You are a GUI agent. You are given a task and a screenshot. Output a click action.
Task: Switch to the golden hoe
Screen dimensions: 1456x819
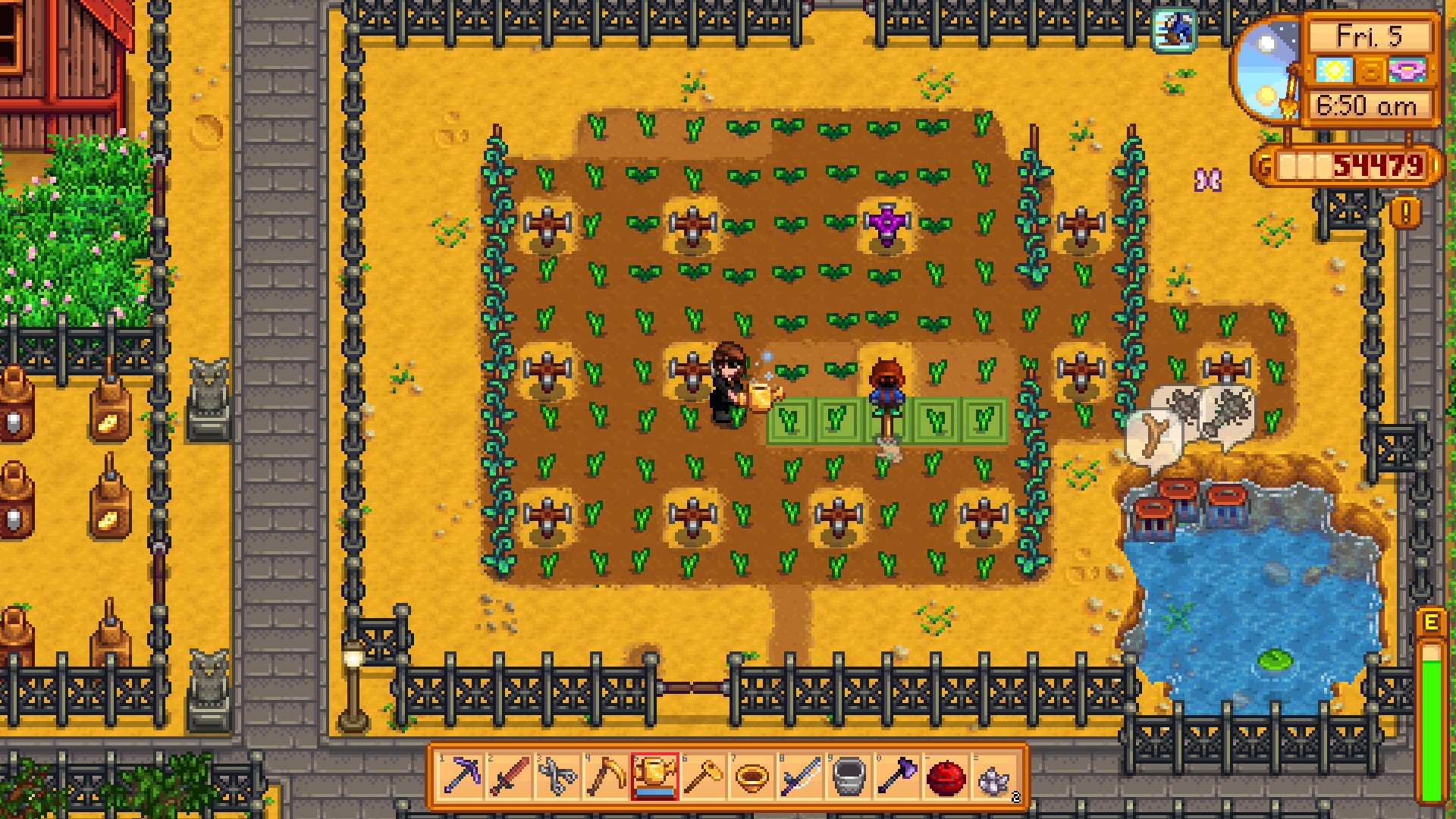tap(703, 777)
